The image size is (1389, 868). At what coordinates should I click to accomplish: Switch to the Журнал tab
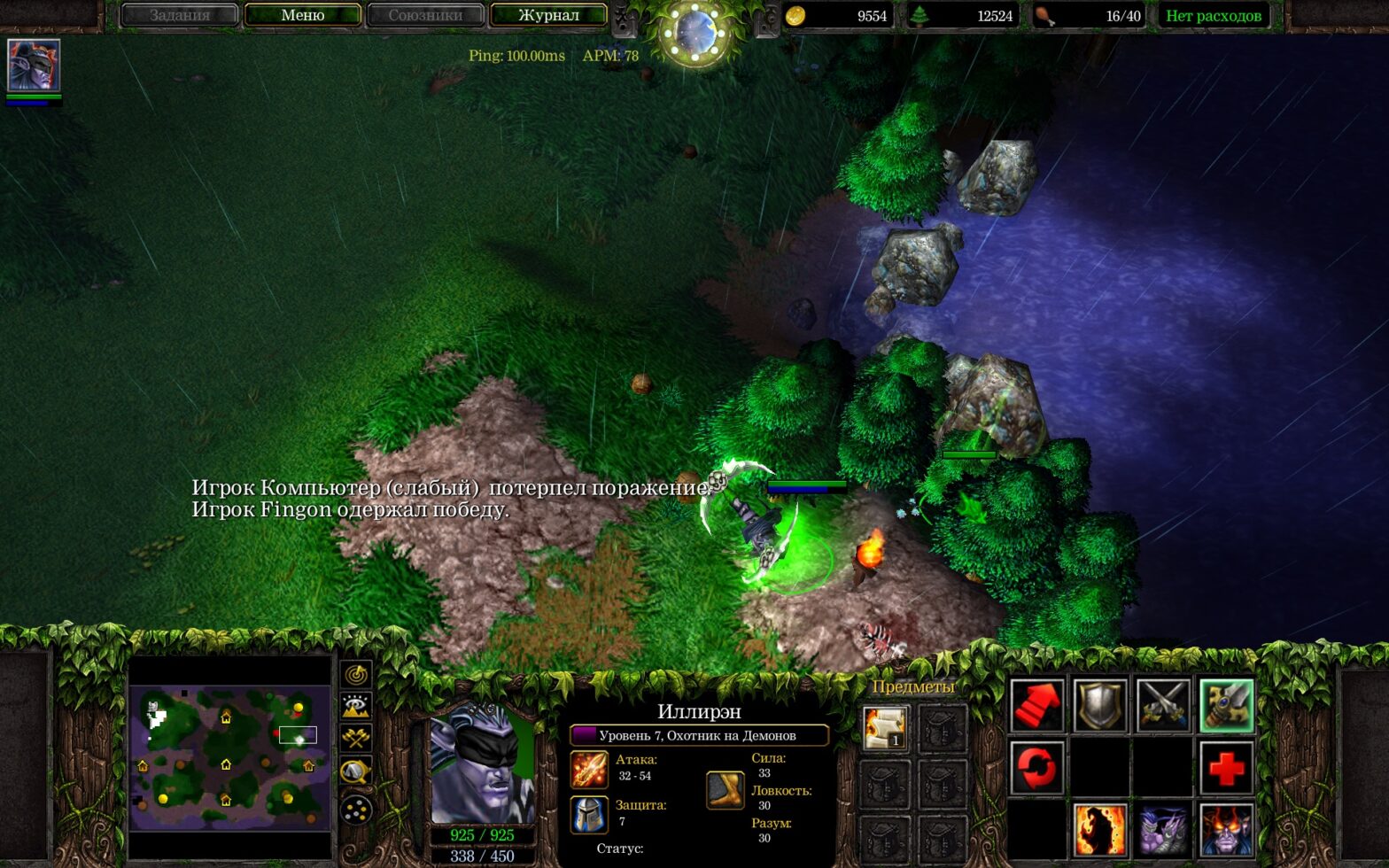(548, 15)
